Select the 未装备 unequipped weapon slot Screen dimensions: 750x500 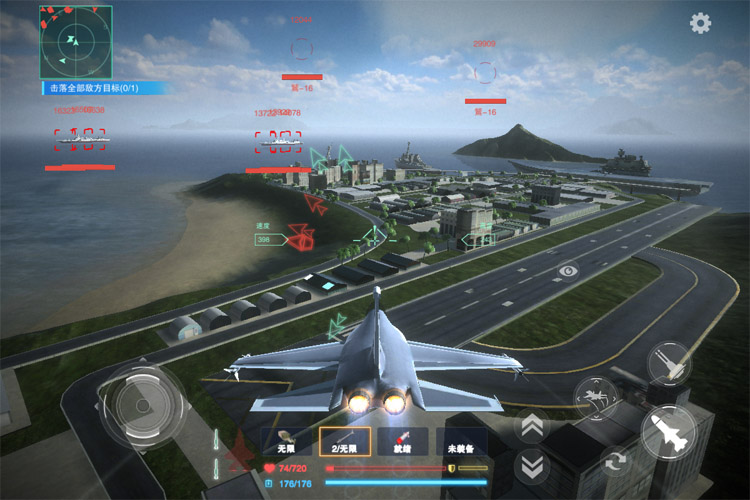(x=460, y=442)
